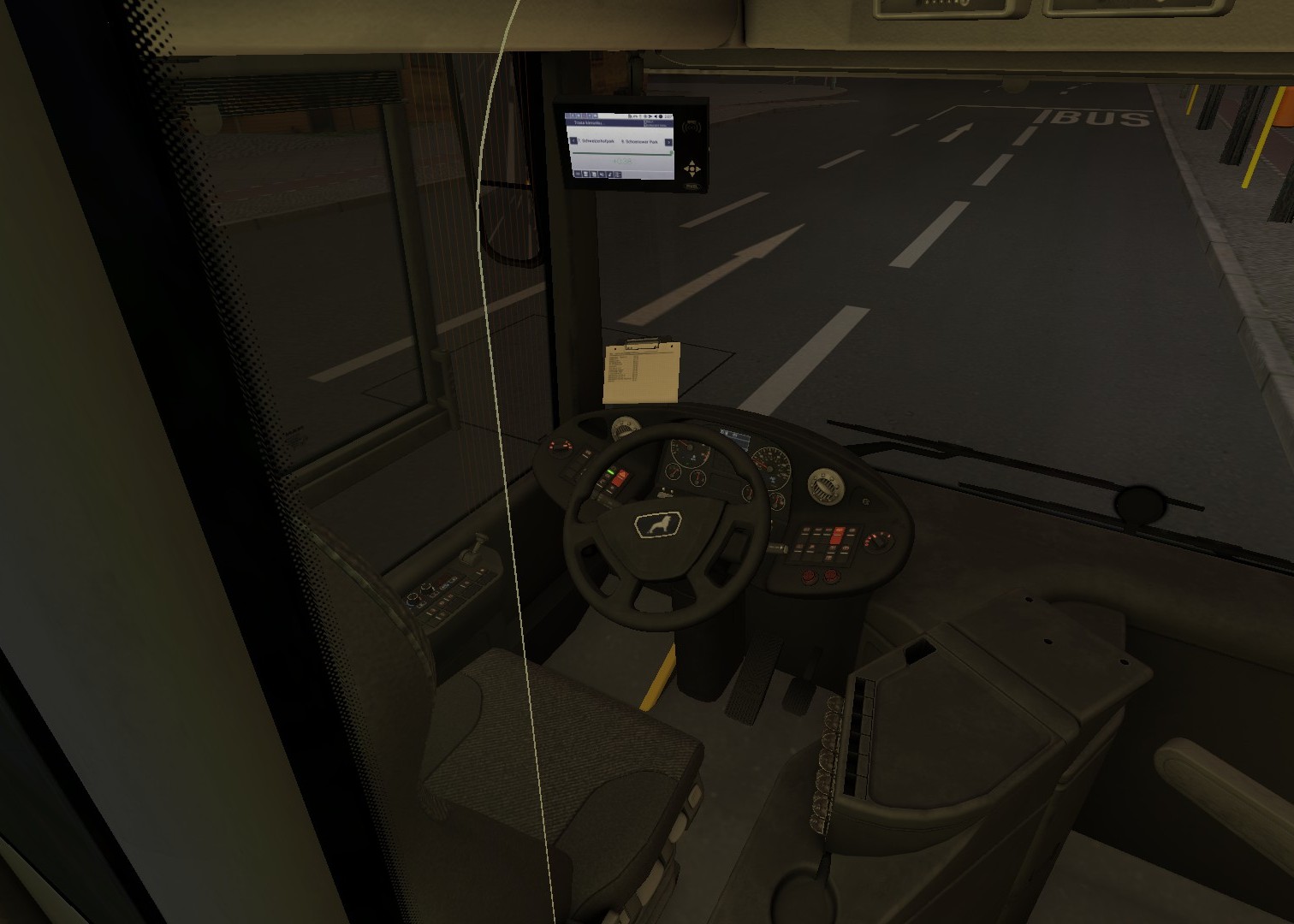Screen dimensions: 1294x924
Task: Tap the left arrow on the stop display
Action: point(573,141)
